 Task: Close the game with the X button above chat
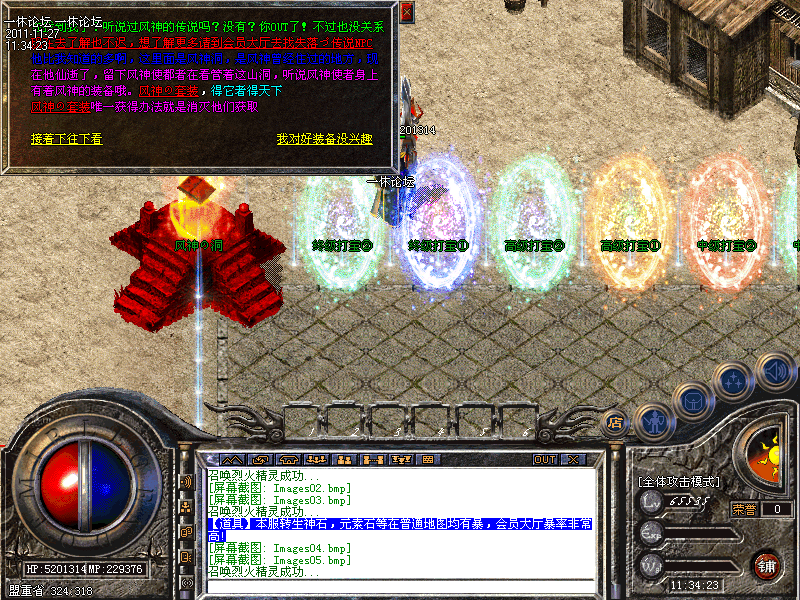pos(573,459)
